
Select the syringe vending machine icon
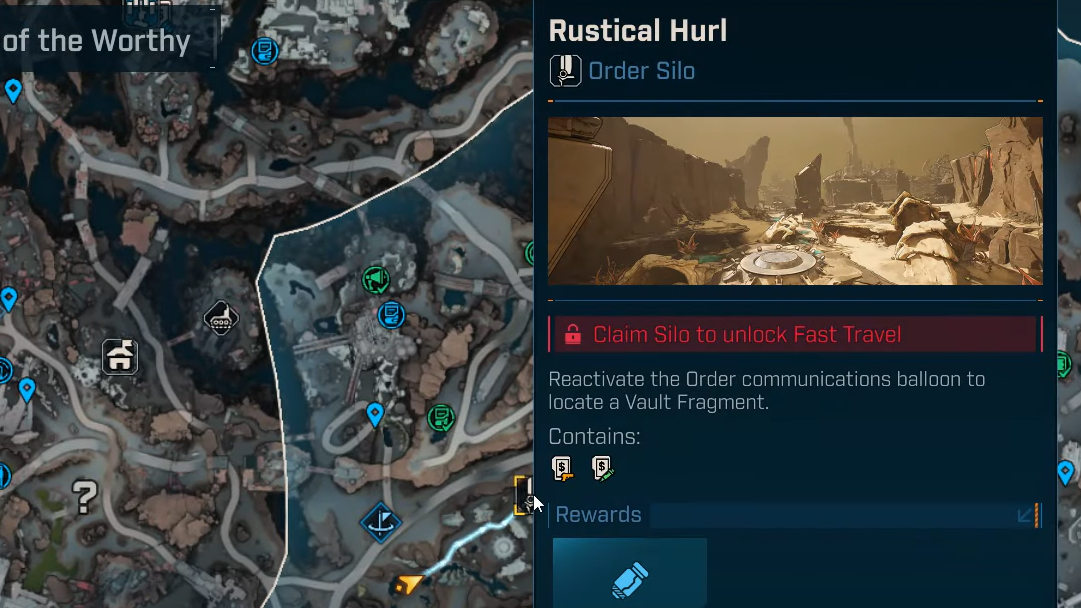(x=601, y=468)
